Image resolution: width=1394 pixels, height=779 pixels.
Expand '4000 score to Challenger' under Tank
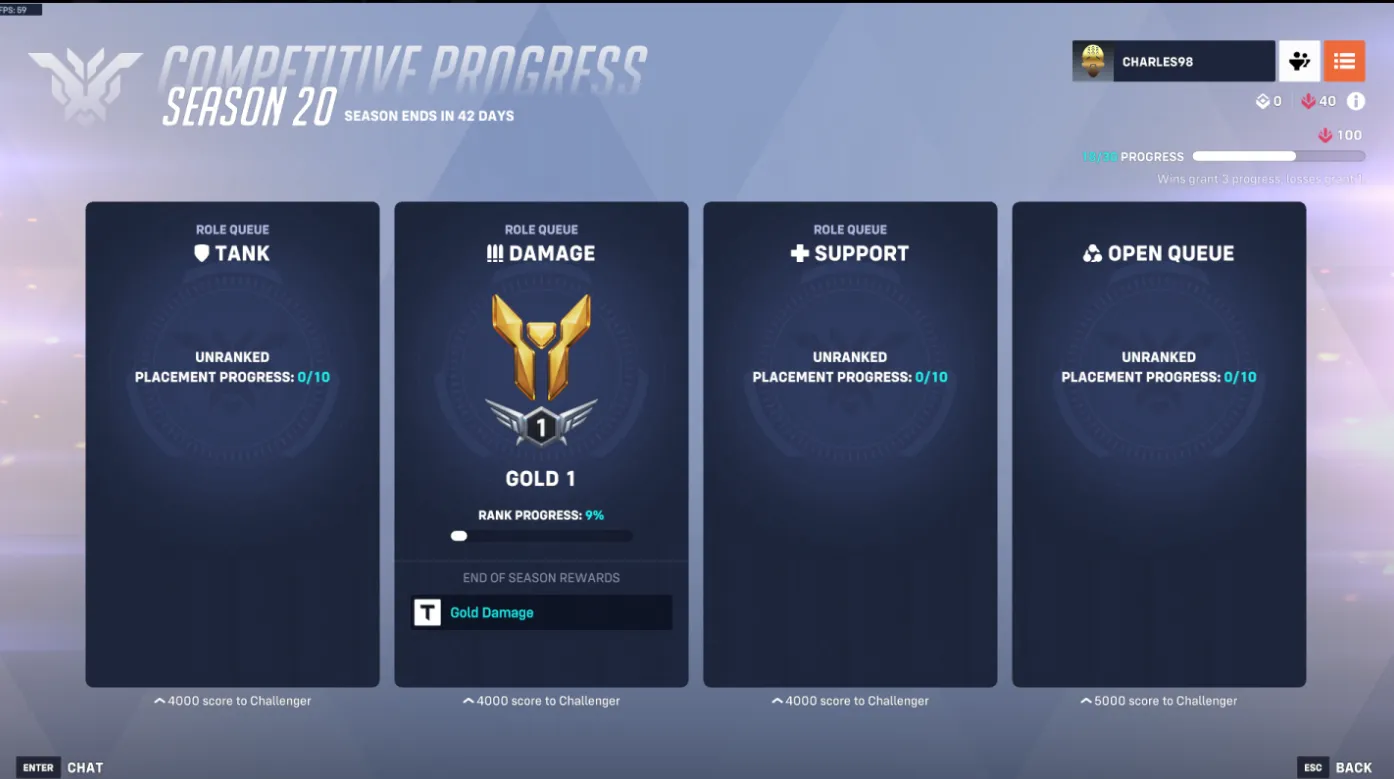[x=232, y=700]
